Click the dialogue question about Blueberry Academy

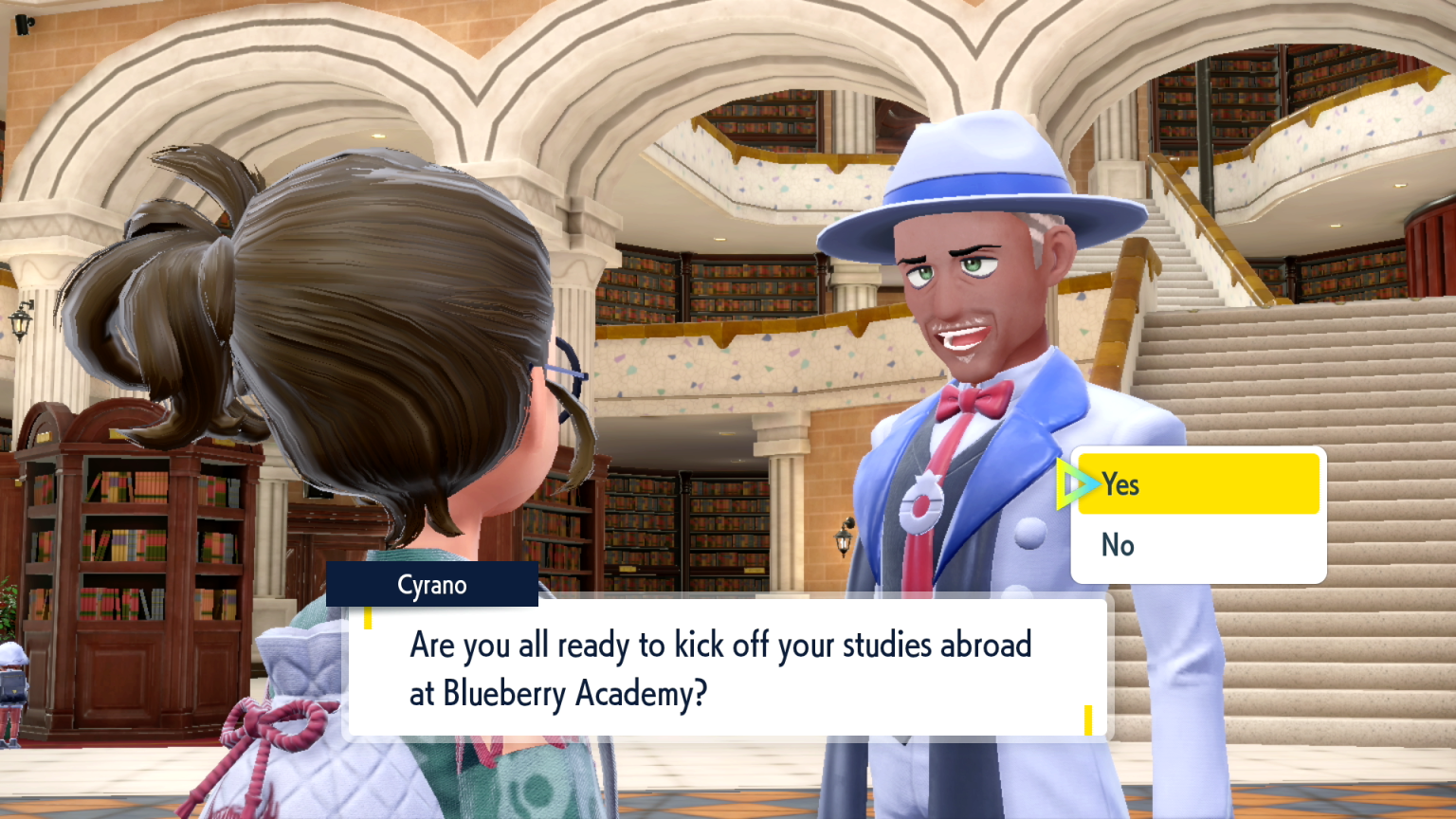(720, 668)
